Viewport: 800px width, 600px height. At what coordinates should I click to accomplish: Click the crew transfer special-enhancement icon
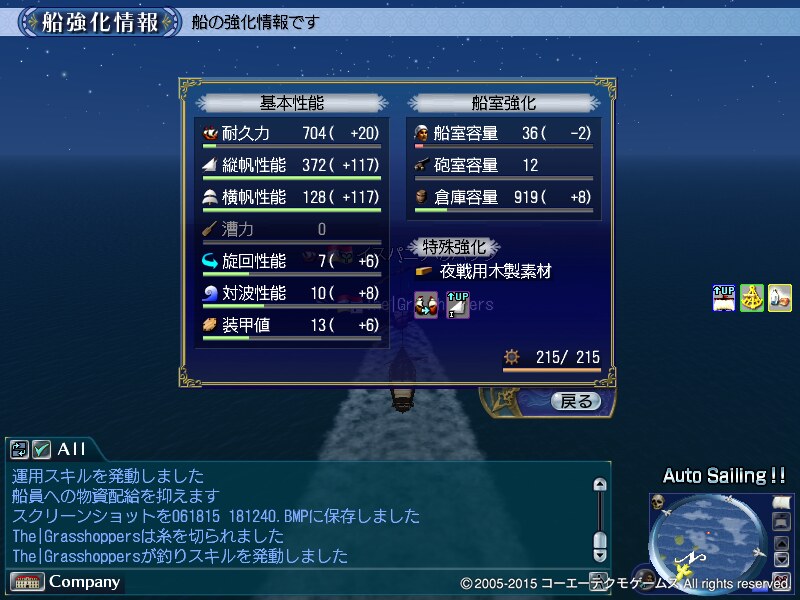427,304
